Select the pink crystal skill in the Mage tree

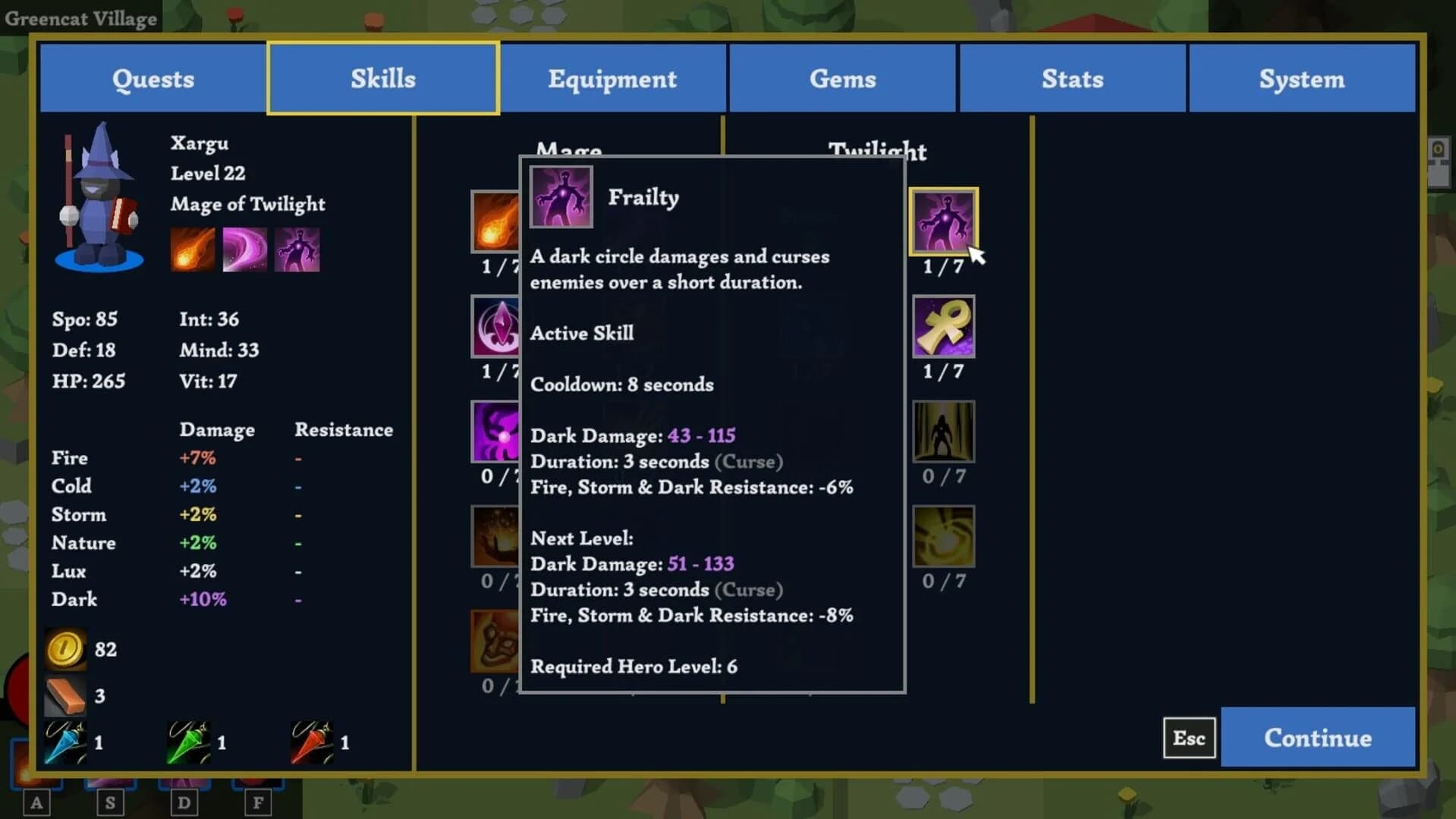495,328
